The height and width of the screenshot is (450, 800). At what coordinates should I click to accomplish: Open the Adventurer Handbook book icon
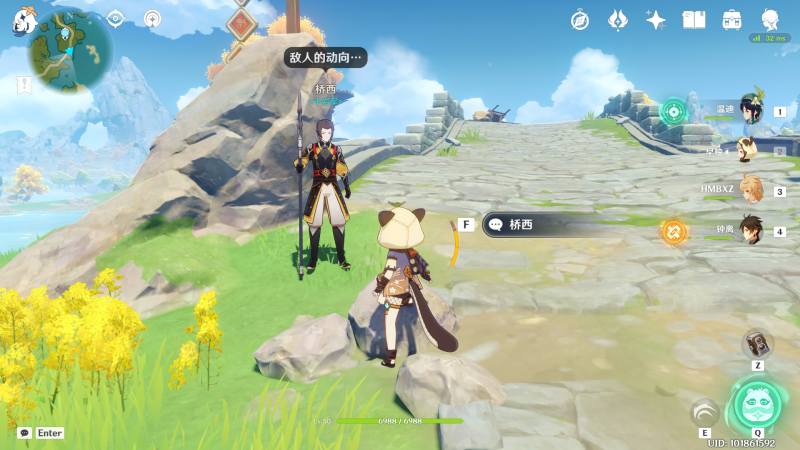[x=694, y=19]
